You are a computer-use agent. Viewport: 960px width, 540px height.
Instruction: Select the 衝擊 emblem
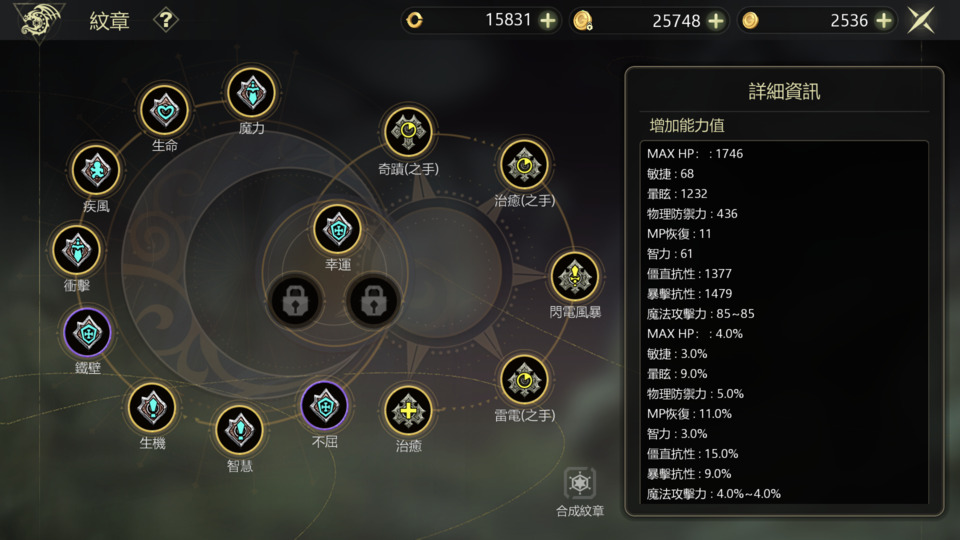[x=77, y=250]
